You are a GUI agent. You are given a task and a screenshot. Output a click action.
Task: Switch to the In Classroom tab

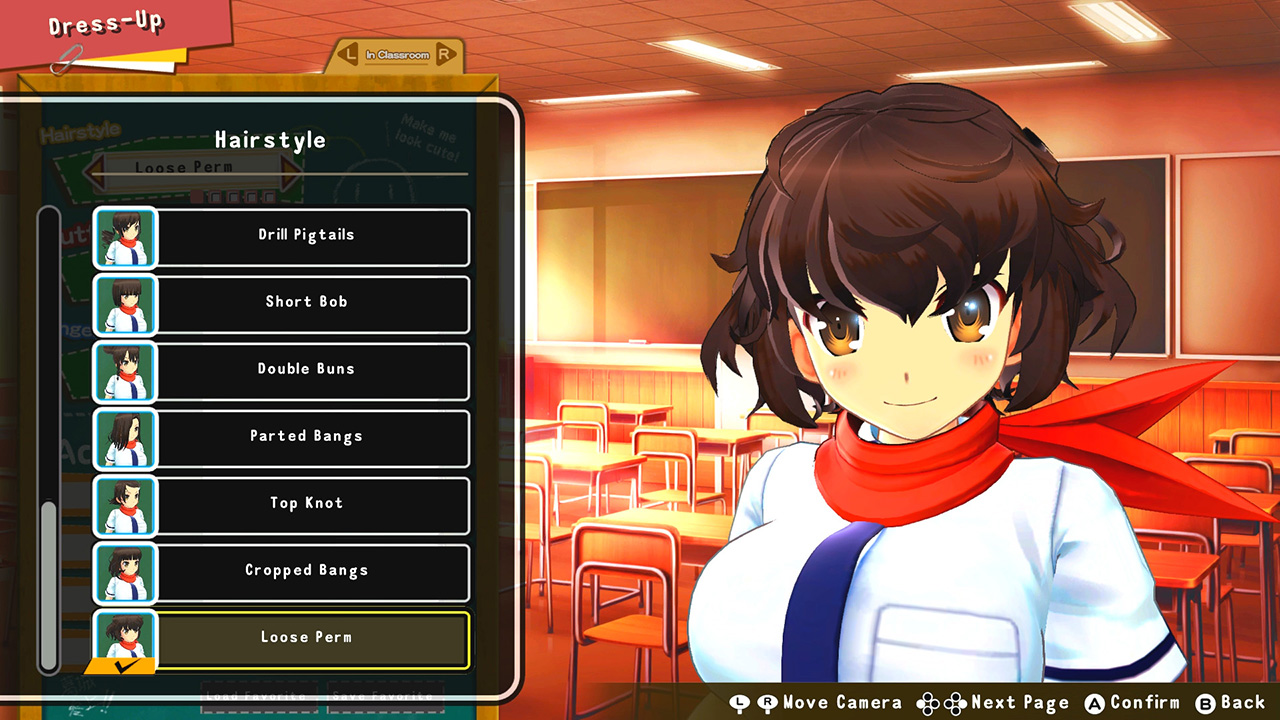coord(399,55)
